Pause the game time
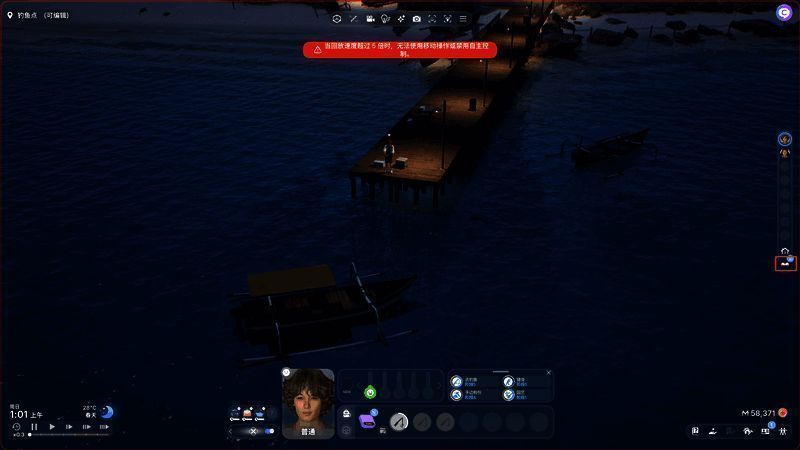 (34, 426)
